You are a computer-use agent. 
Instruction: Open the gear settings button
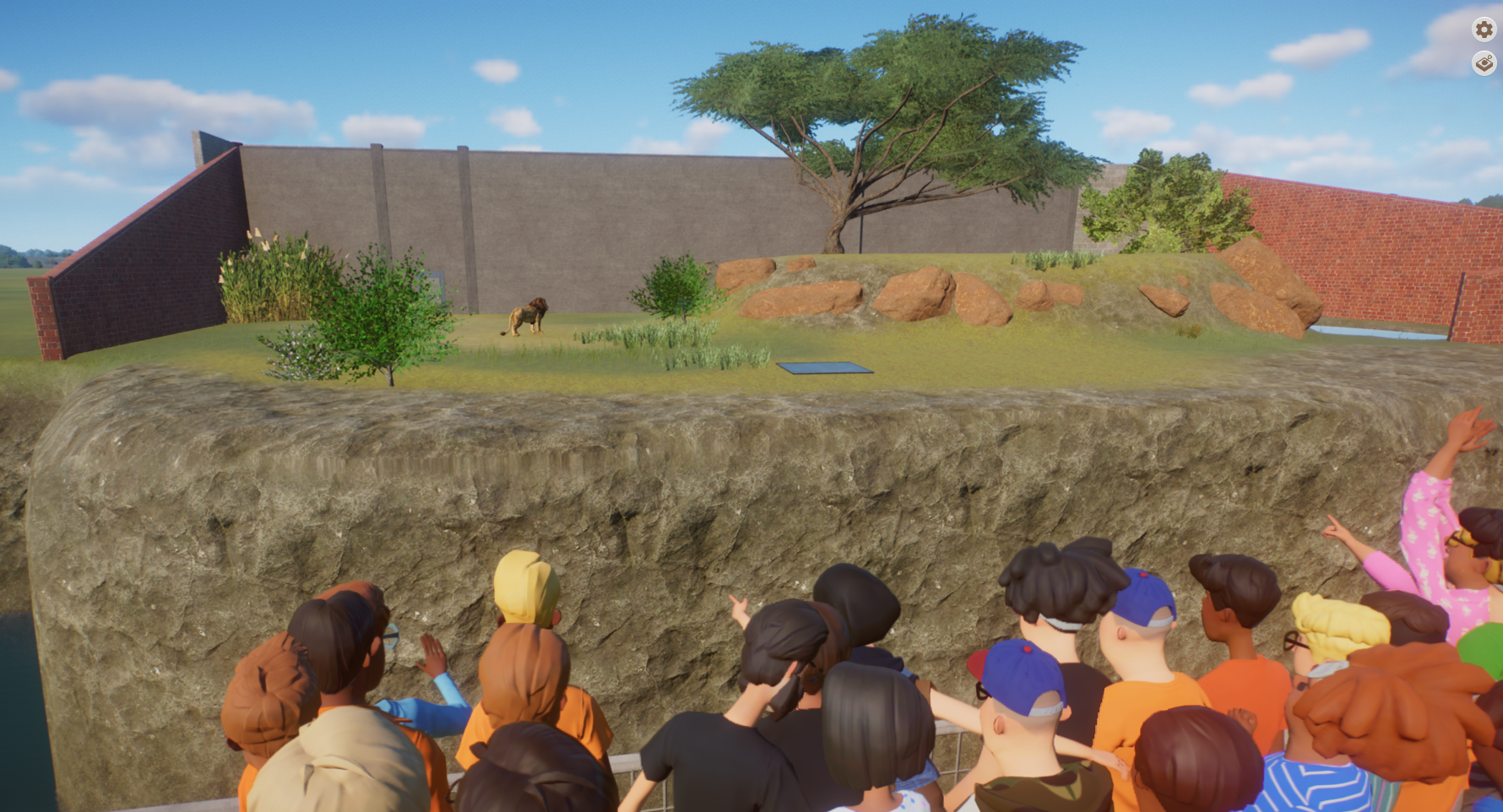[x=1484, y=30]
